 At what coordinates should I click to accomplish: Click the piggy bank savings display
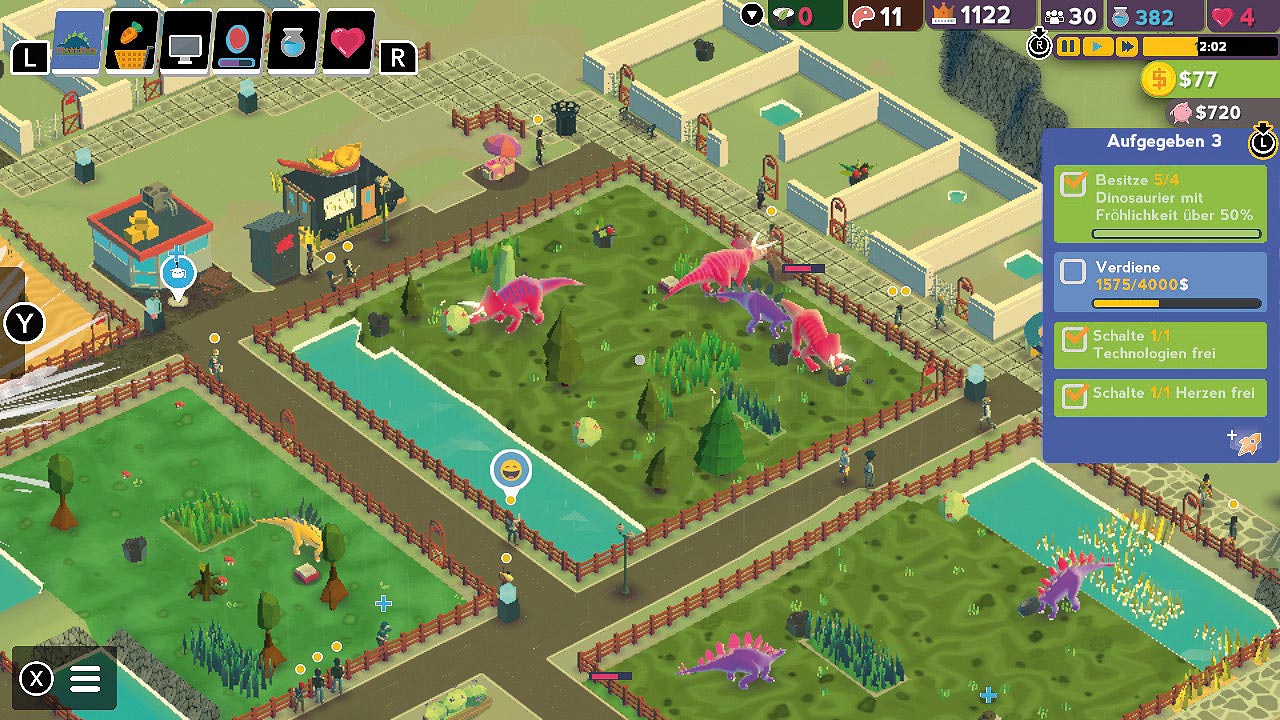click(x=1205, y=113)
